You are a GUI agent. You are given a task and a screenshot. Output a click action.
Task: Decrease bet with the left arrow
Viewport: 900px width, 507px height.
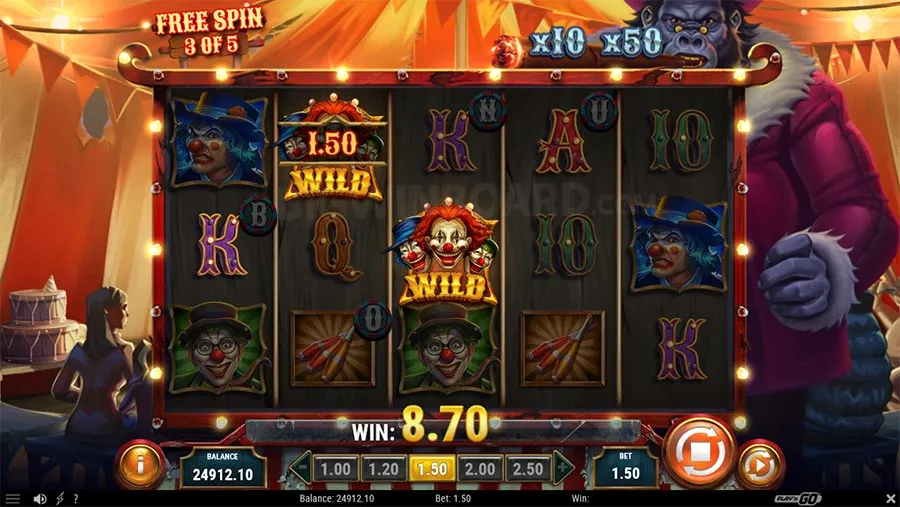(x=299, y=467)
